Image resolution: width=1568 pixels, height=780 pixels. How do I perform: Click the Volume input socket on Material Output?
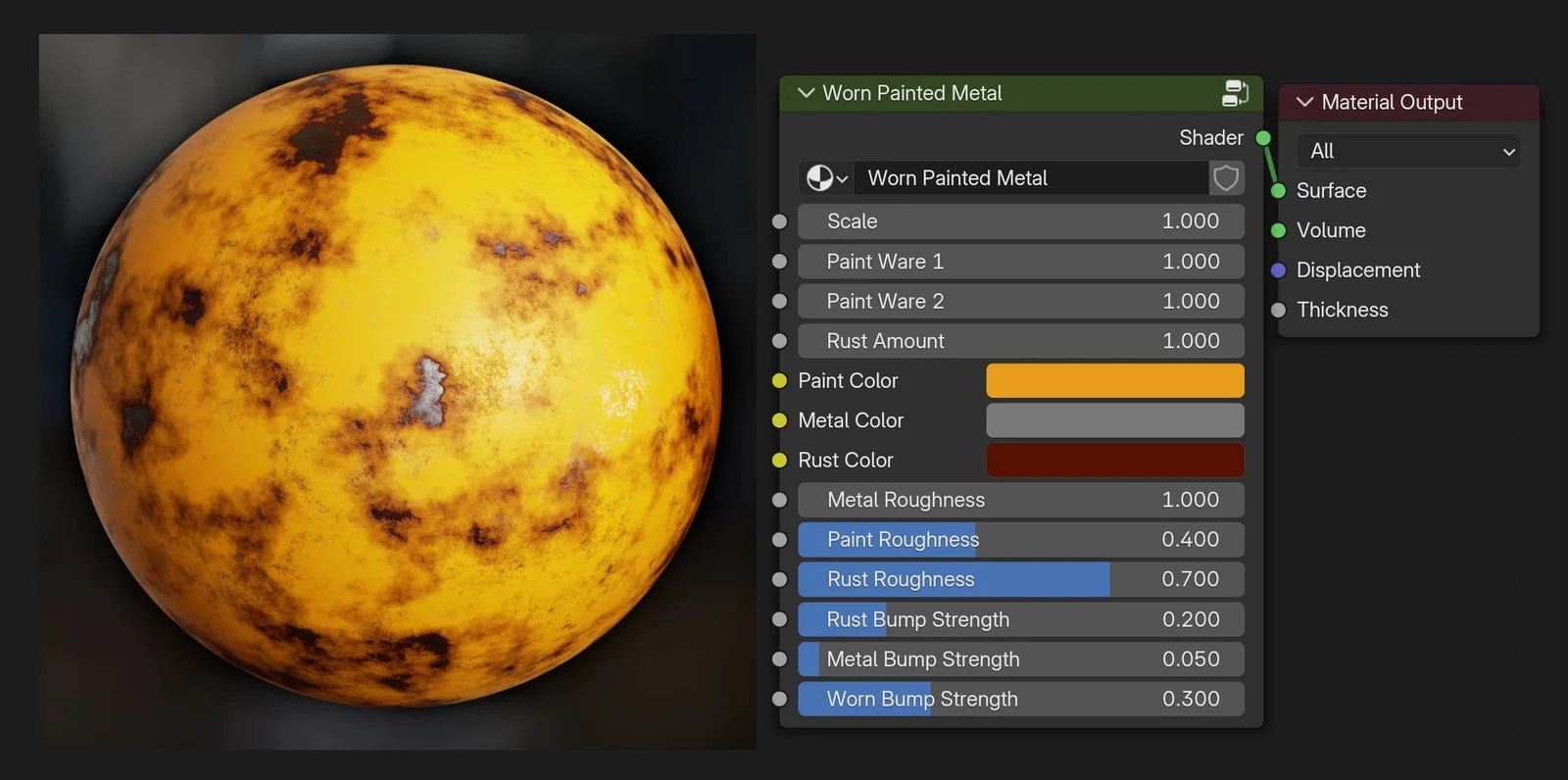click(1278, 230)
